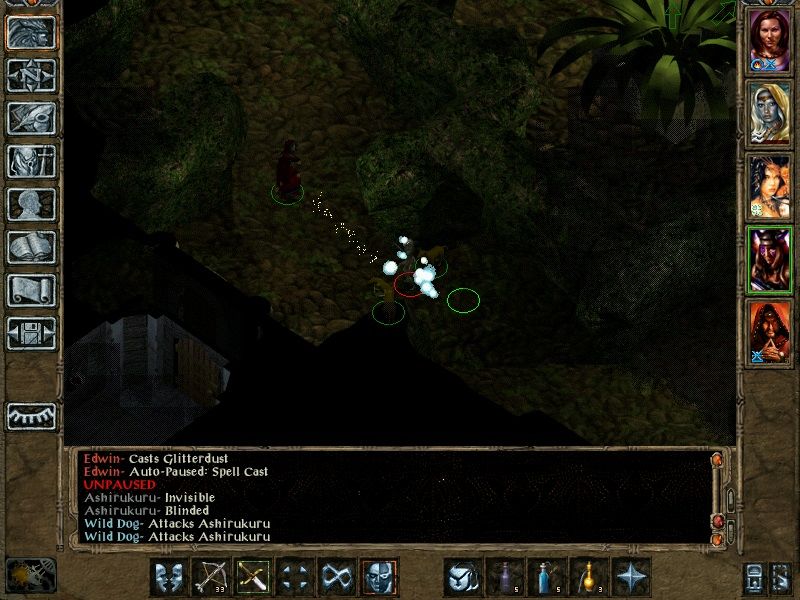Open the area map screen
Viewport: 800px width, 600px height.
click(31, 75)
